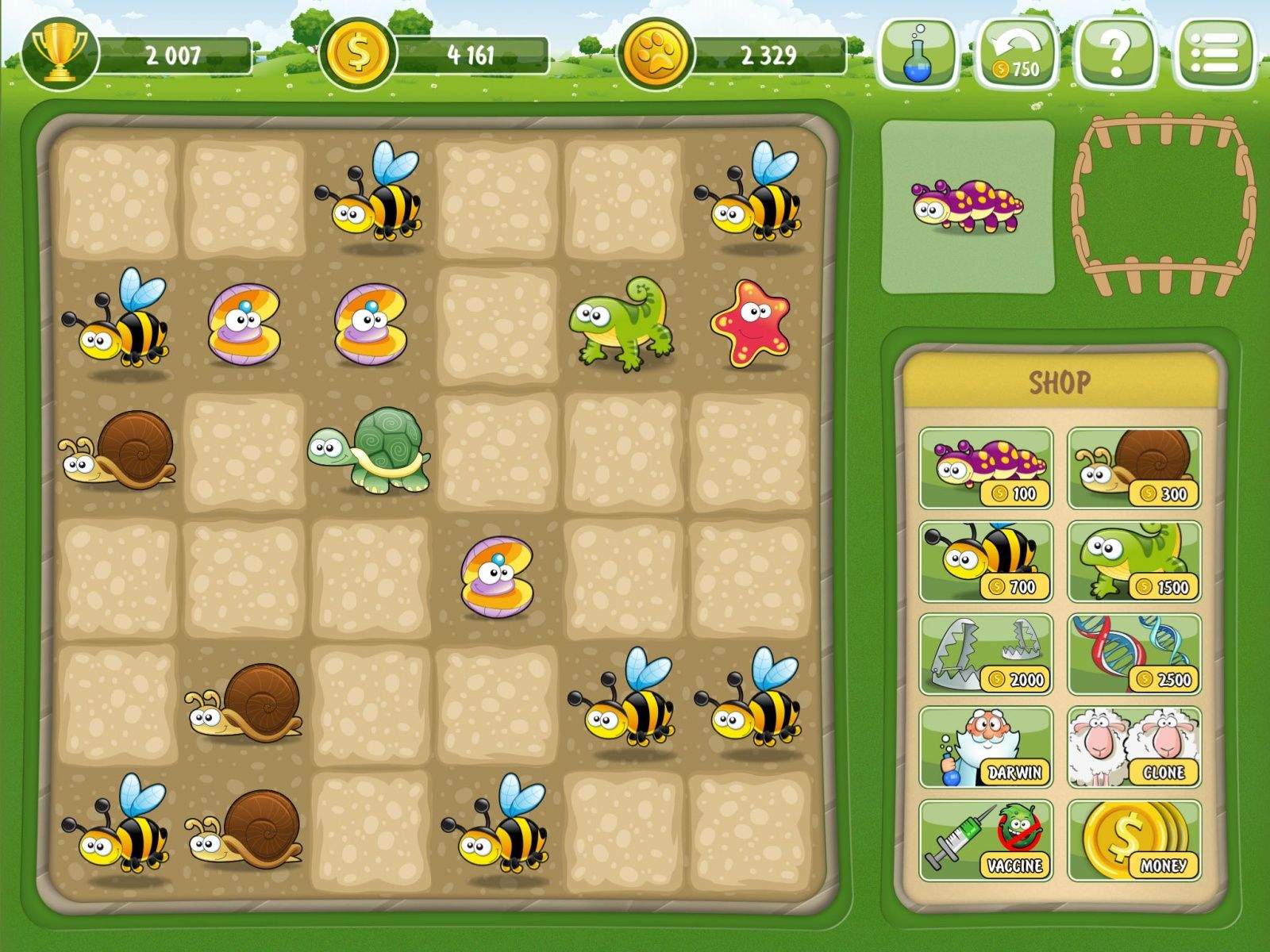Buy the purple caterpillar for 100
The image size is (1270, 952).
pyautogui.click(x=987, y=468)
